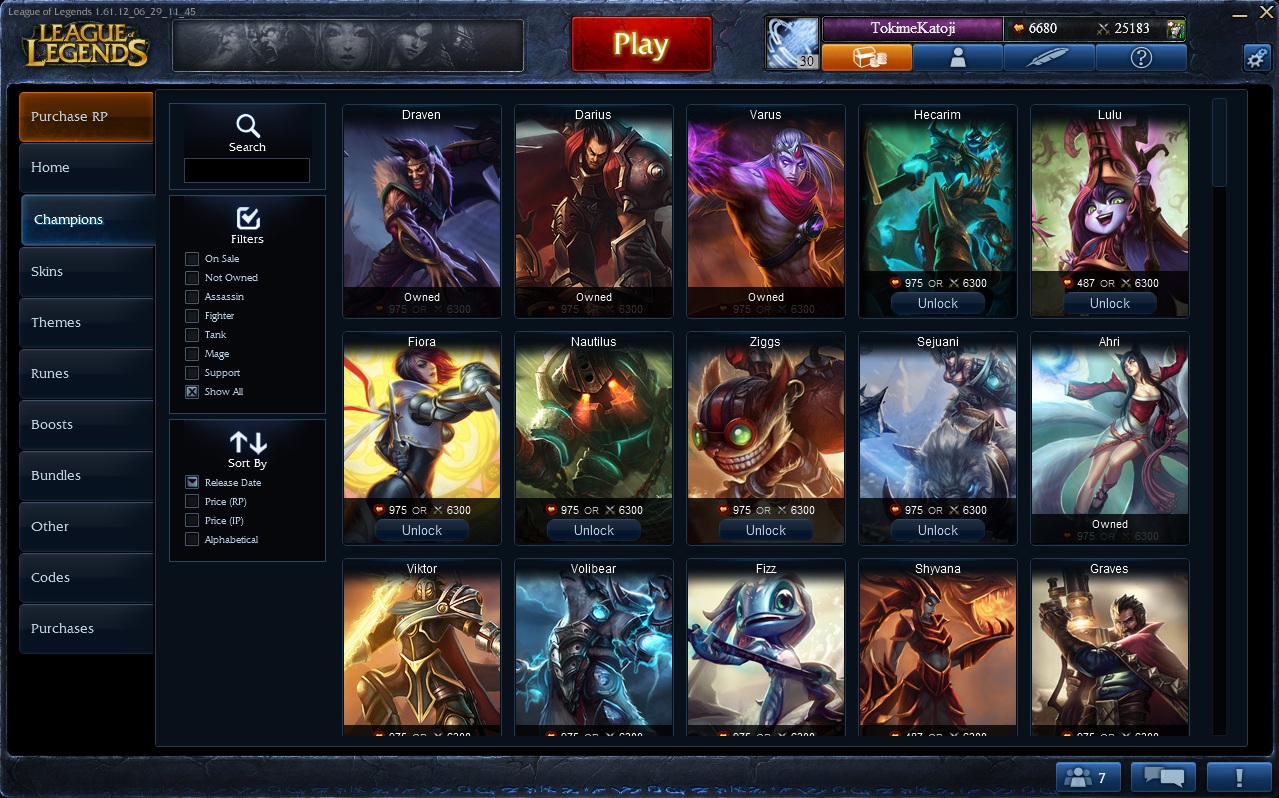The image size is (1279, 798).
Task: Unlock the champion Ziggs
Action: 765,531
